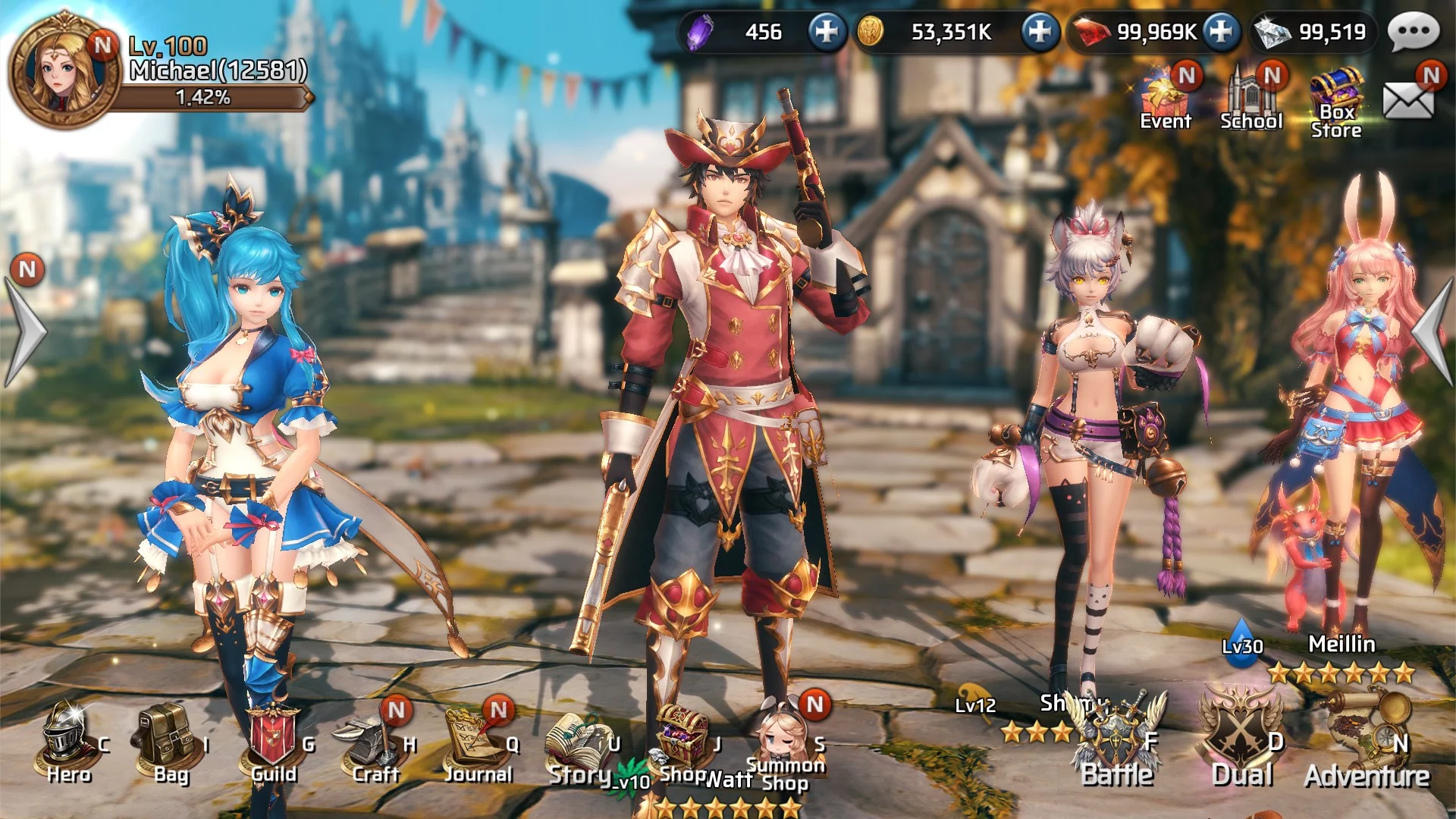Open the School building menu

pyautogui.click(x=1250, y=99)
